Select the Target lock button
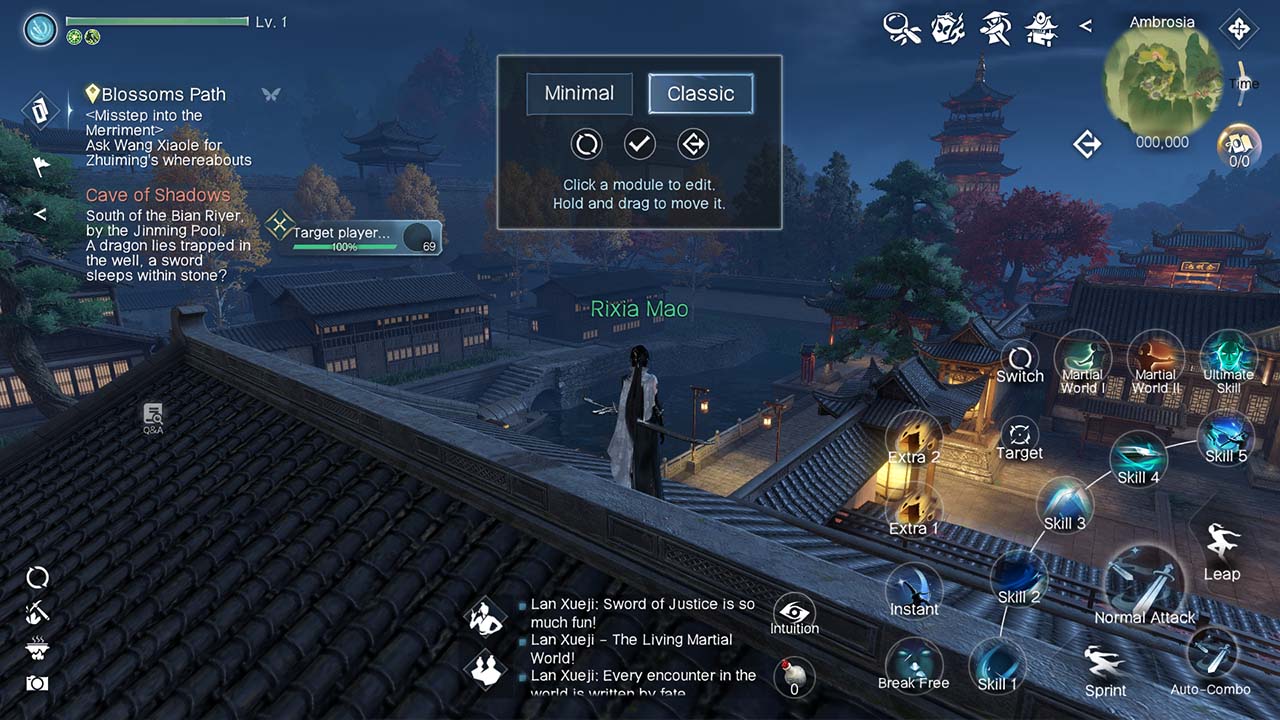 [x=1020, y=438]
